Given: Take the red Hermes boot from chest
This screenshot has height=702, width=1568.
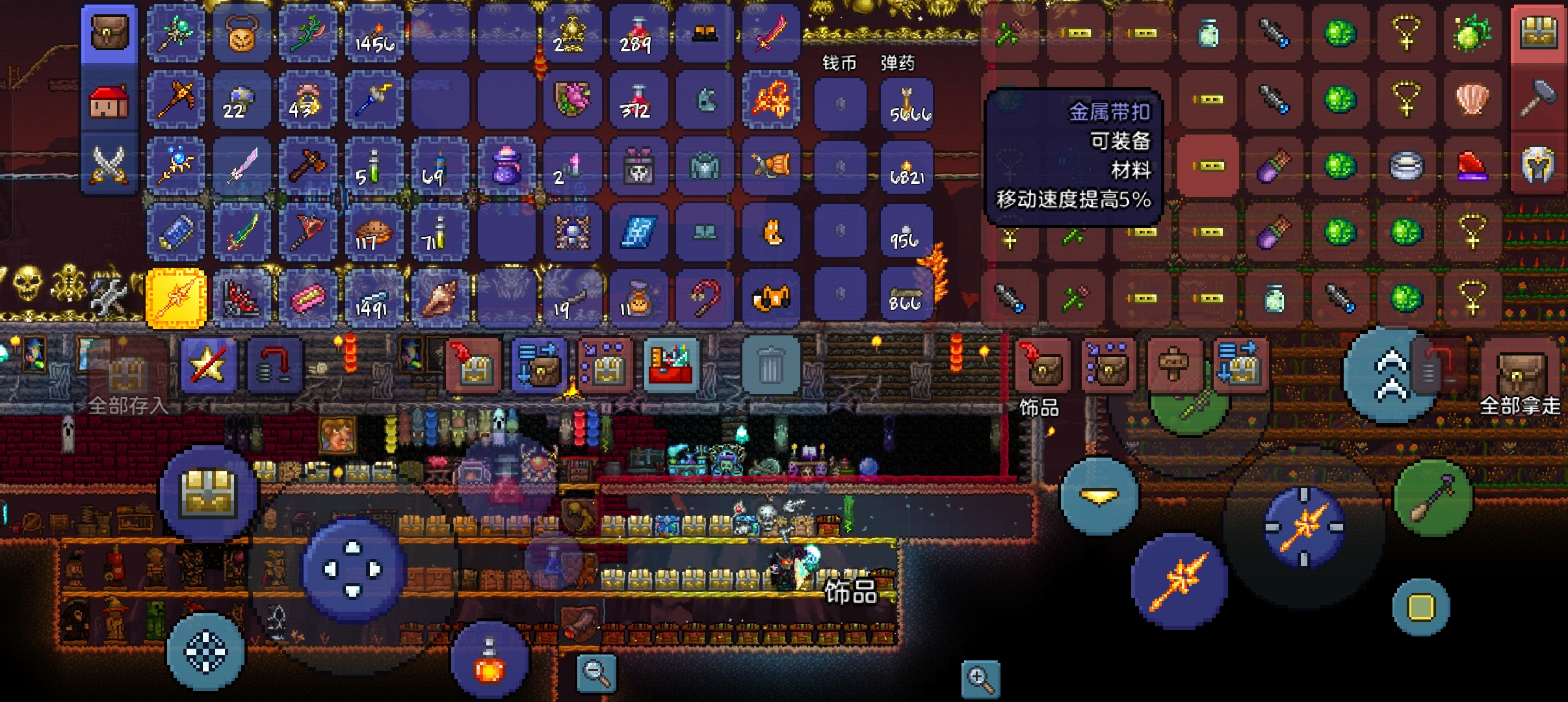Looking at the screenshot, I should pos(1472,165).
